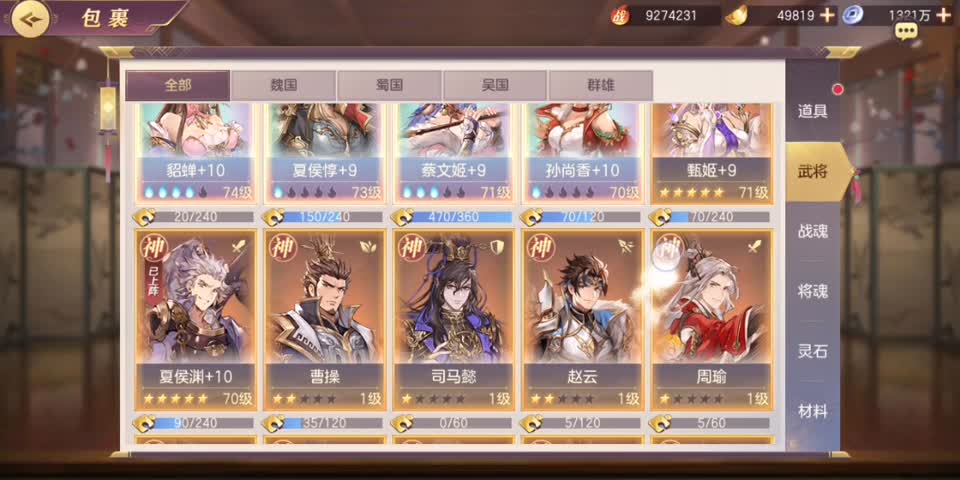Open the 战魂 category
This screenshot has height=480, width=960.
812,231
